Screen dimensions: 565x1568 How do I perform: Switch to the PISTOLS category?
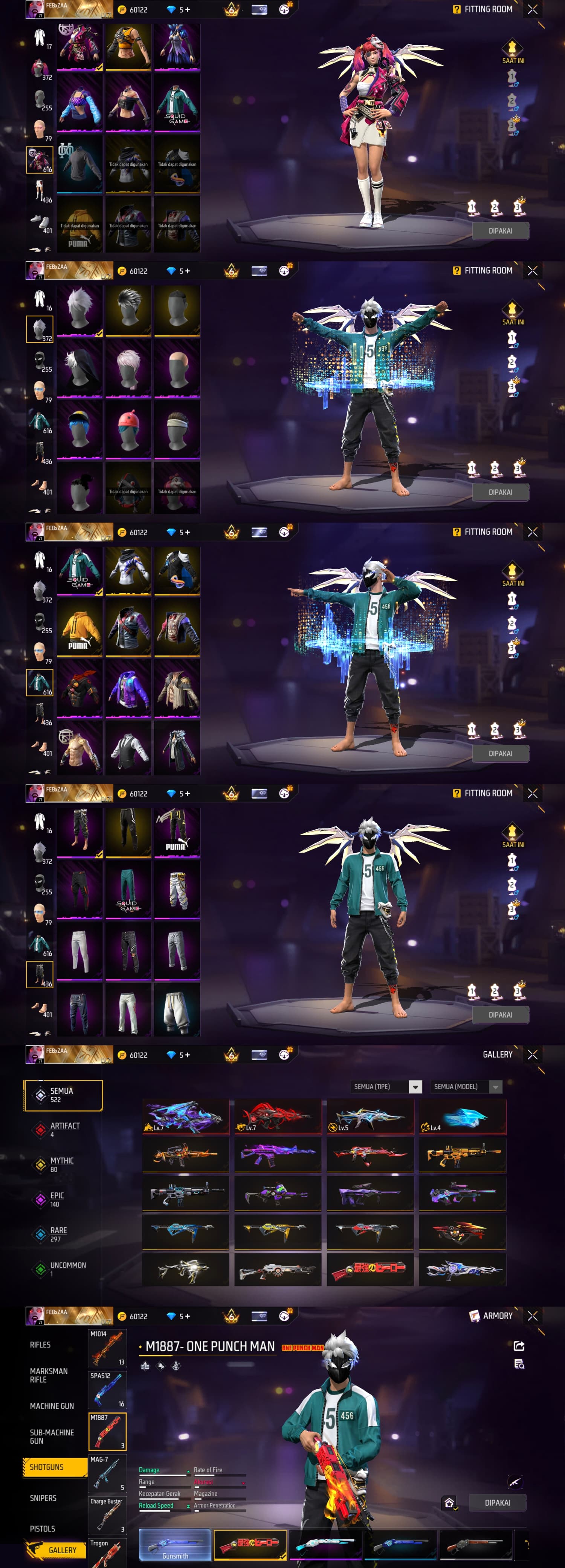(43, 1528)
